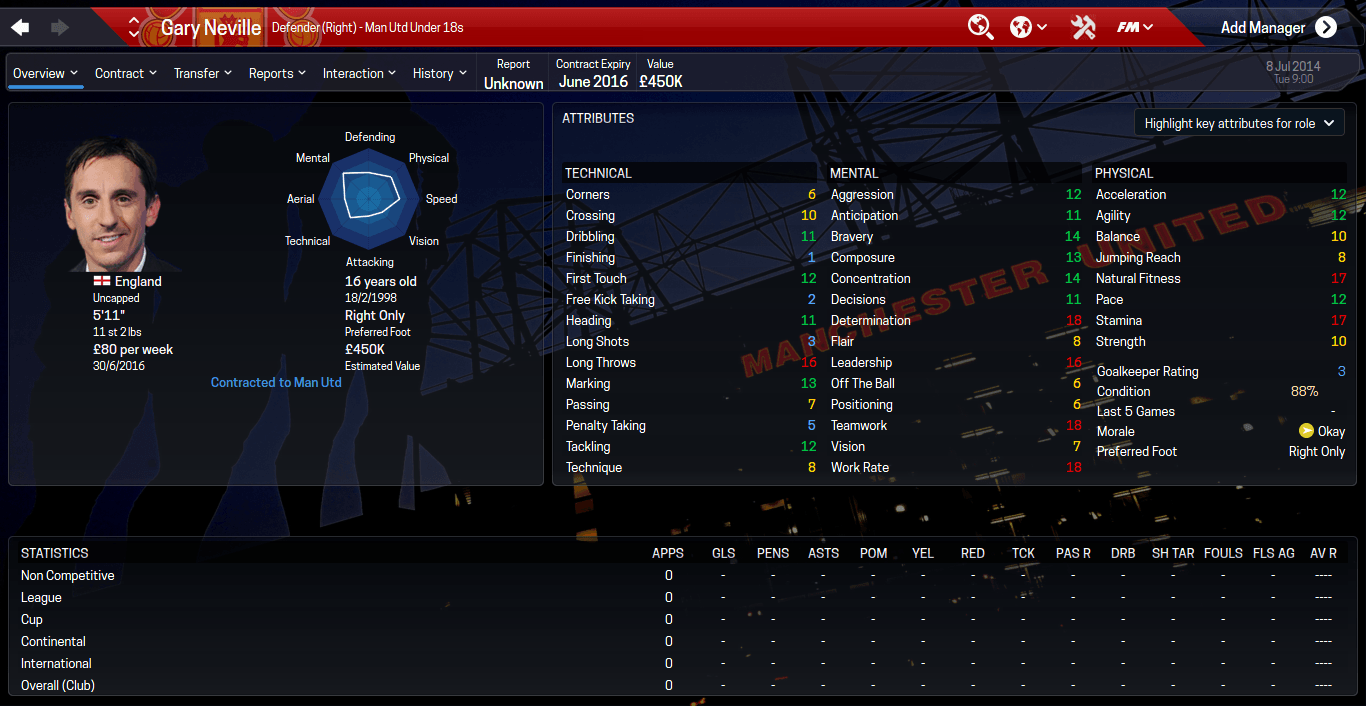Open the globe world menu
1366x706 pixels.
pyautogui.click(x=1028, y=27)
